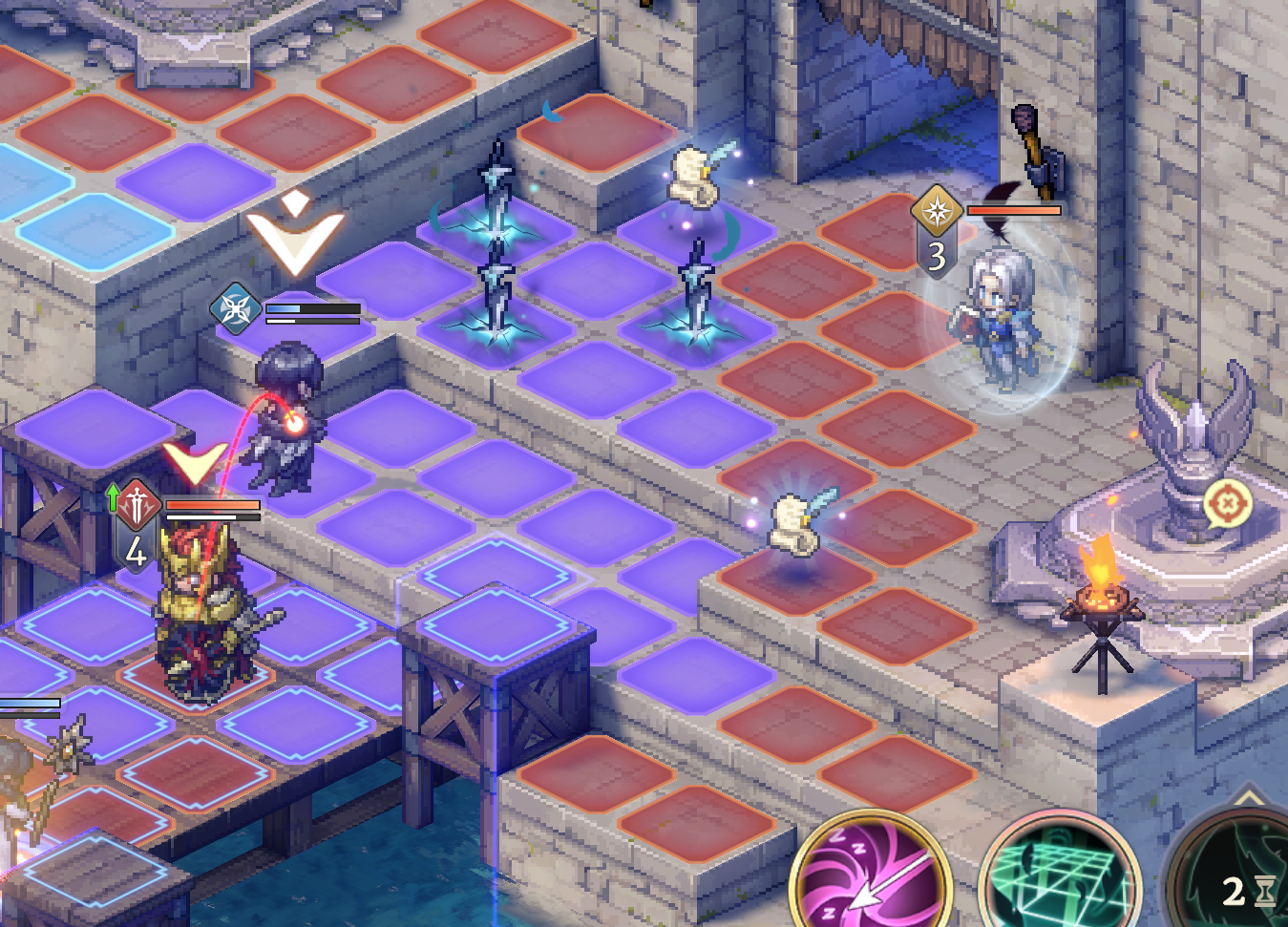Activate the pink sleep arrow skill
The width and height of the screenshot is (1288, 927).
[x=869, y=874]
